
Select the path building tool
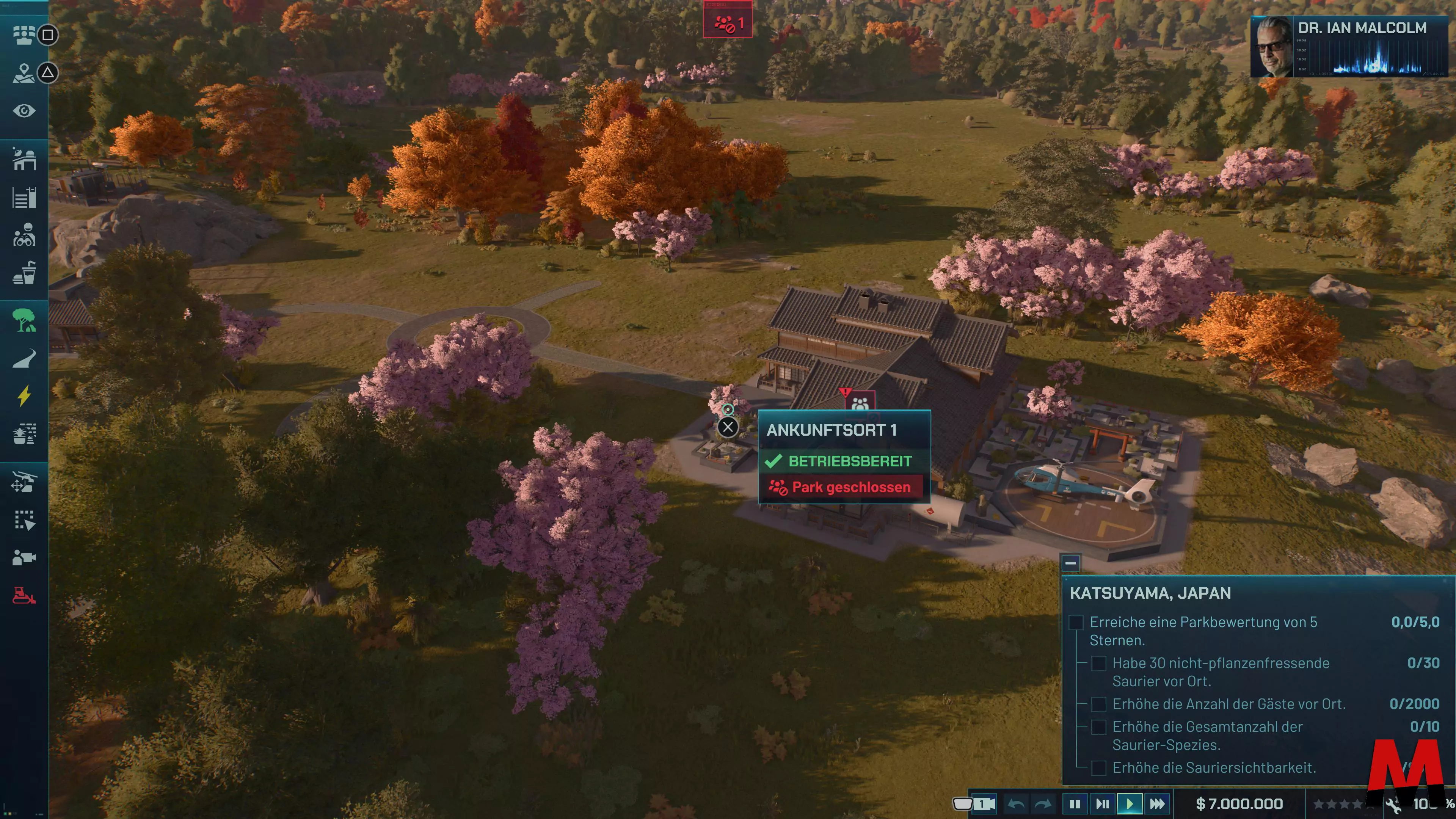click(x=24, y=358)
